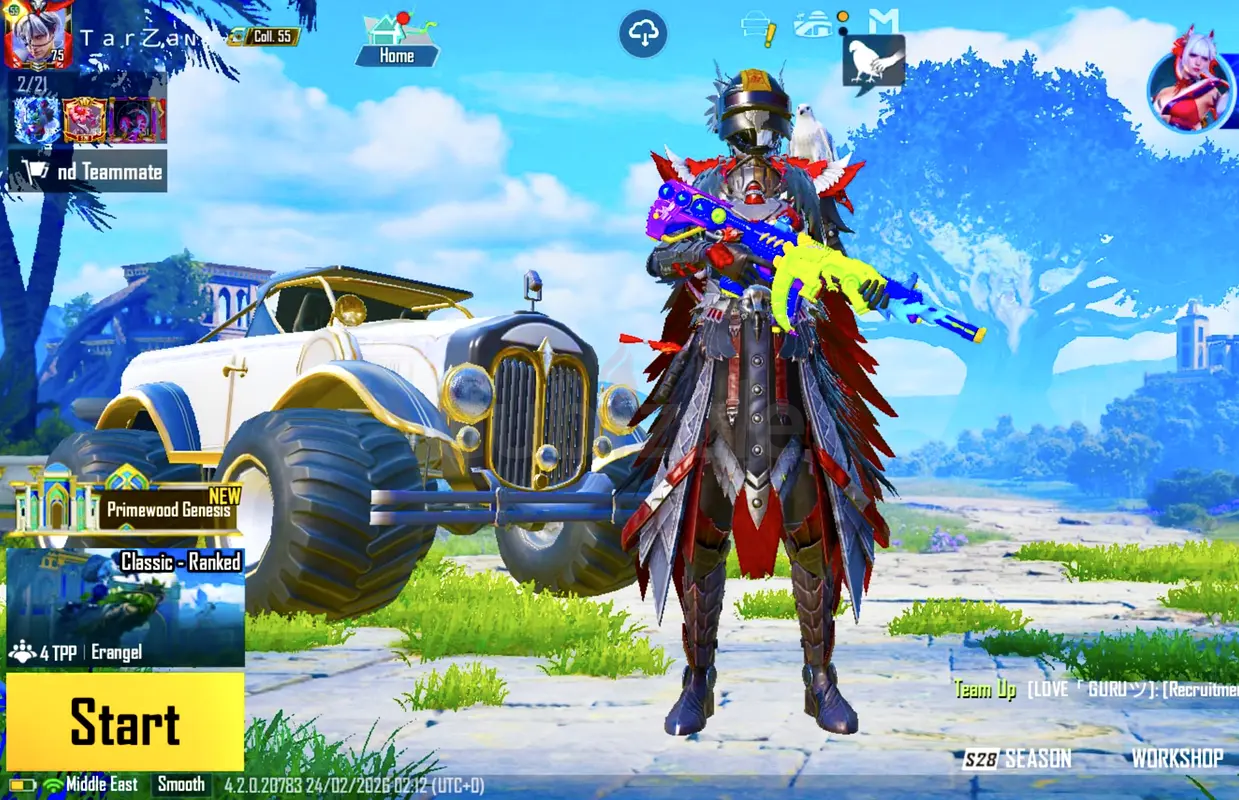
Task: Open the crate icon with exclamation mark
Action: click(x=758, y=28)
